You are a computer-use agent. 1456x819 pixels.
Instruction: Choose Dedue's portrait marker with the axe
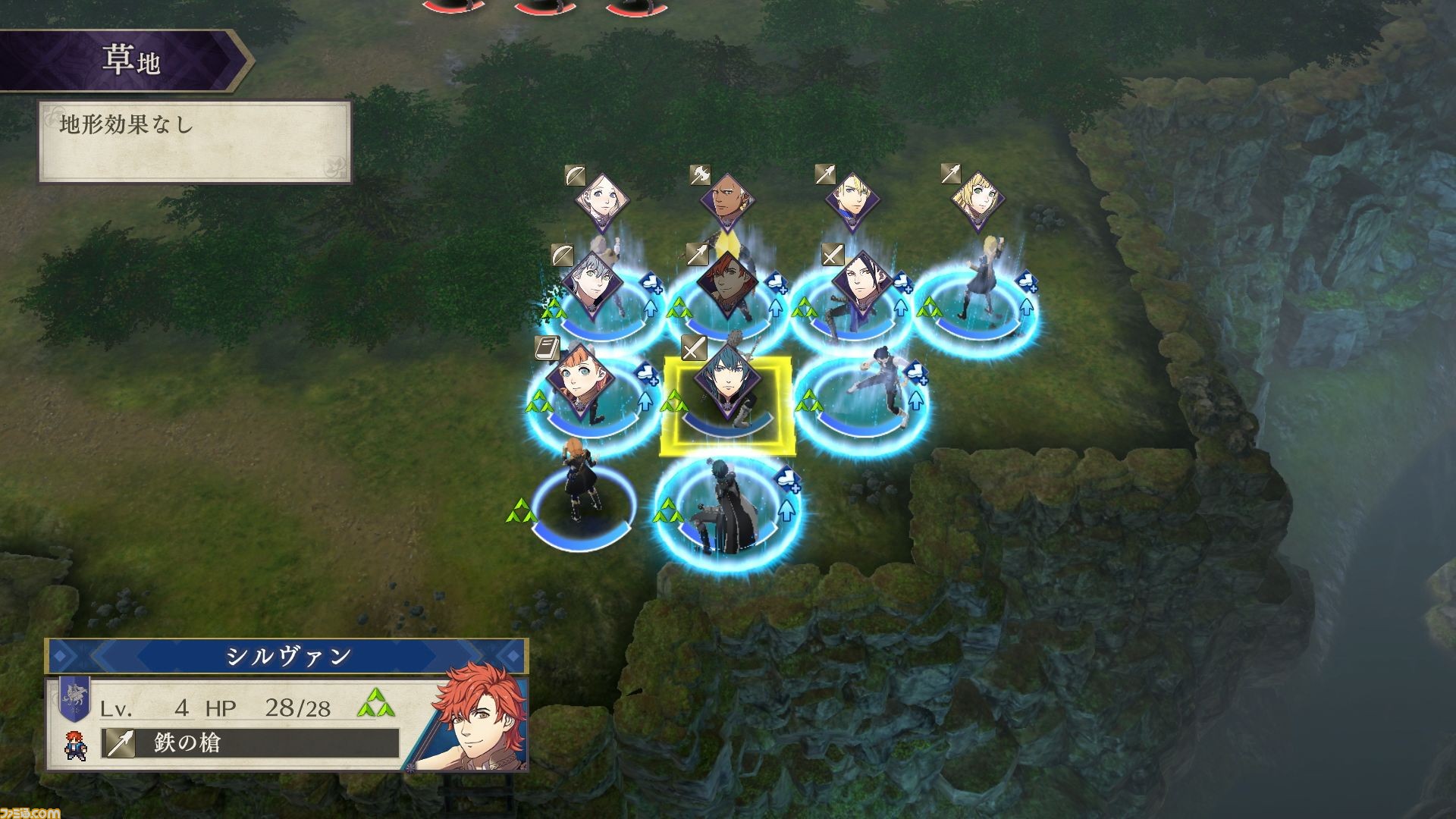coord(726,201)
